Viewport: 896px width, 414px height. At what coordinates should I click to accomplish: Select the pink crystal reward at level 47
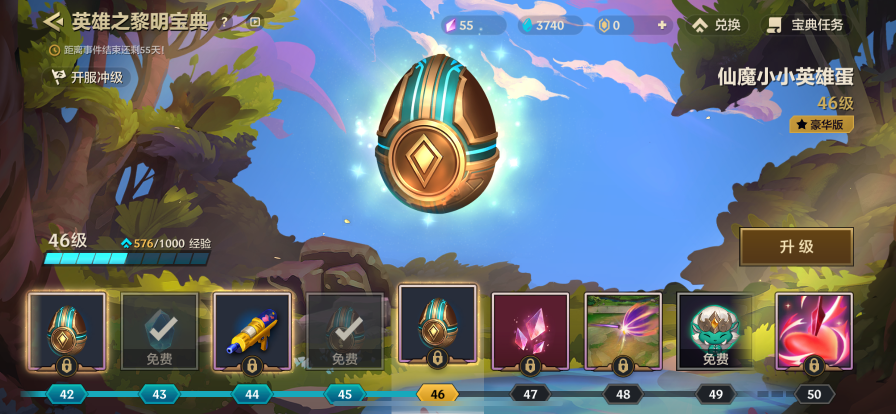point(530,331)
